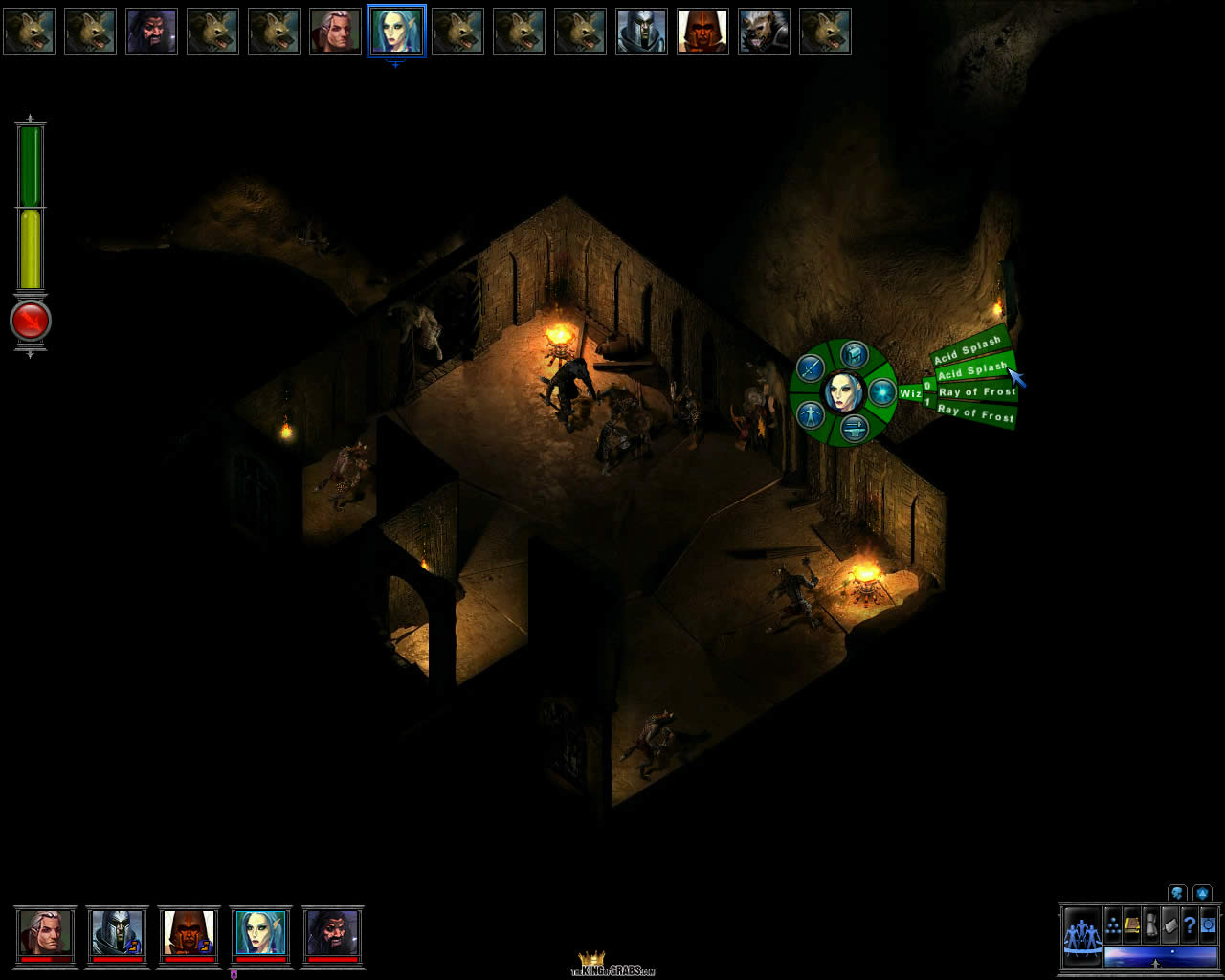Open the Wiz spell class branch

click(909, 393)
